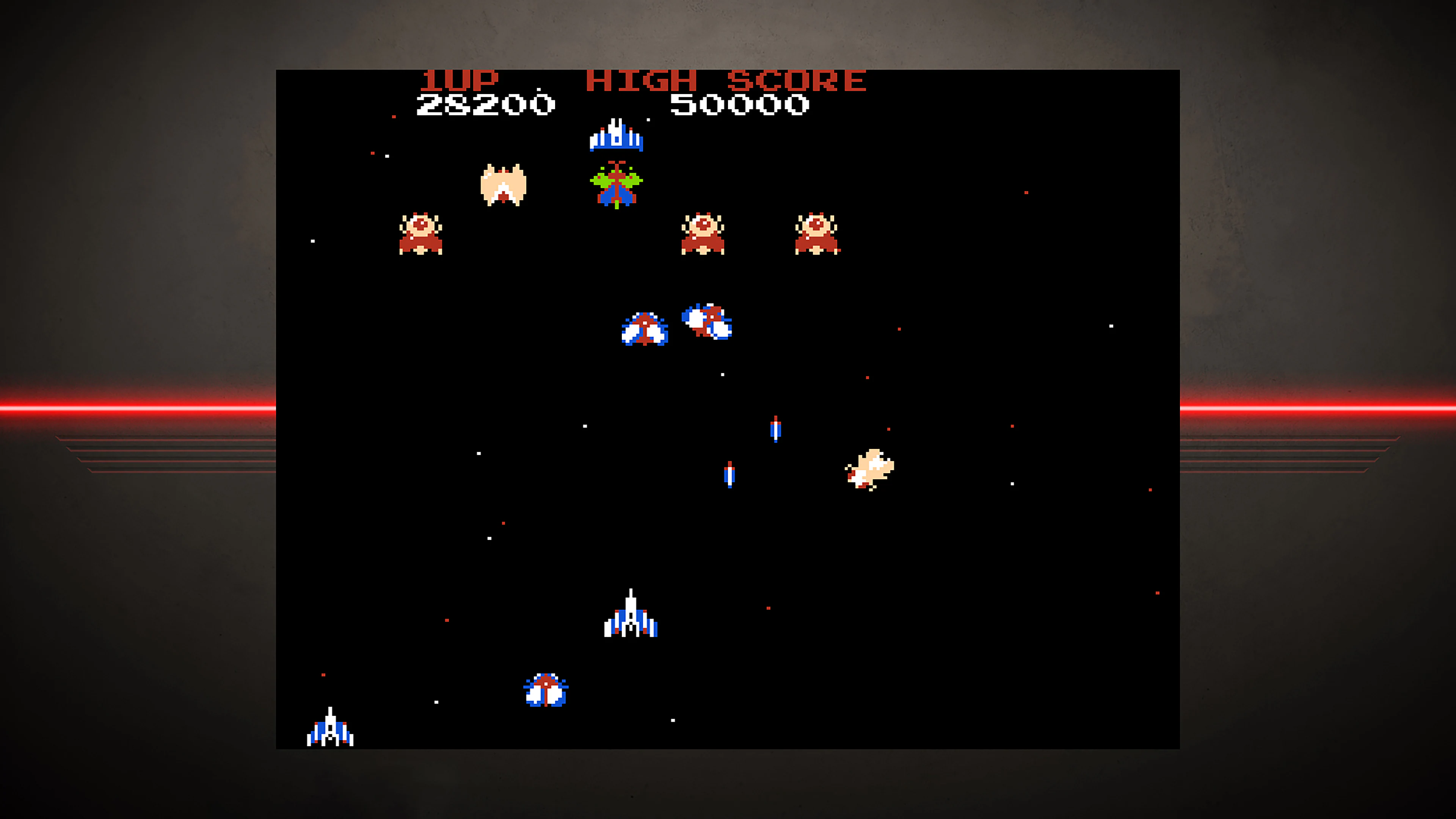Select the Galaga boss sprite at top center
This screenshot has width=1456, height=819.
point(616,136)
